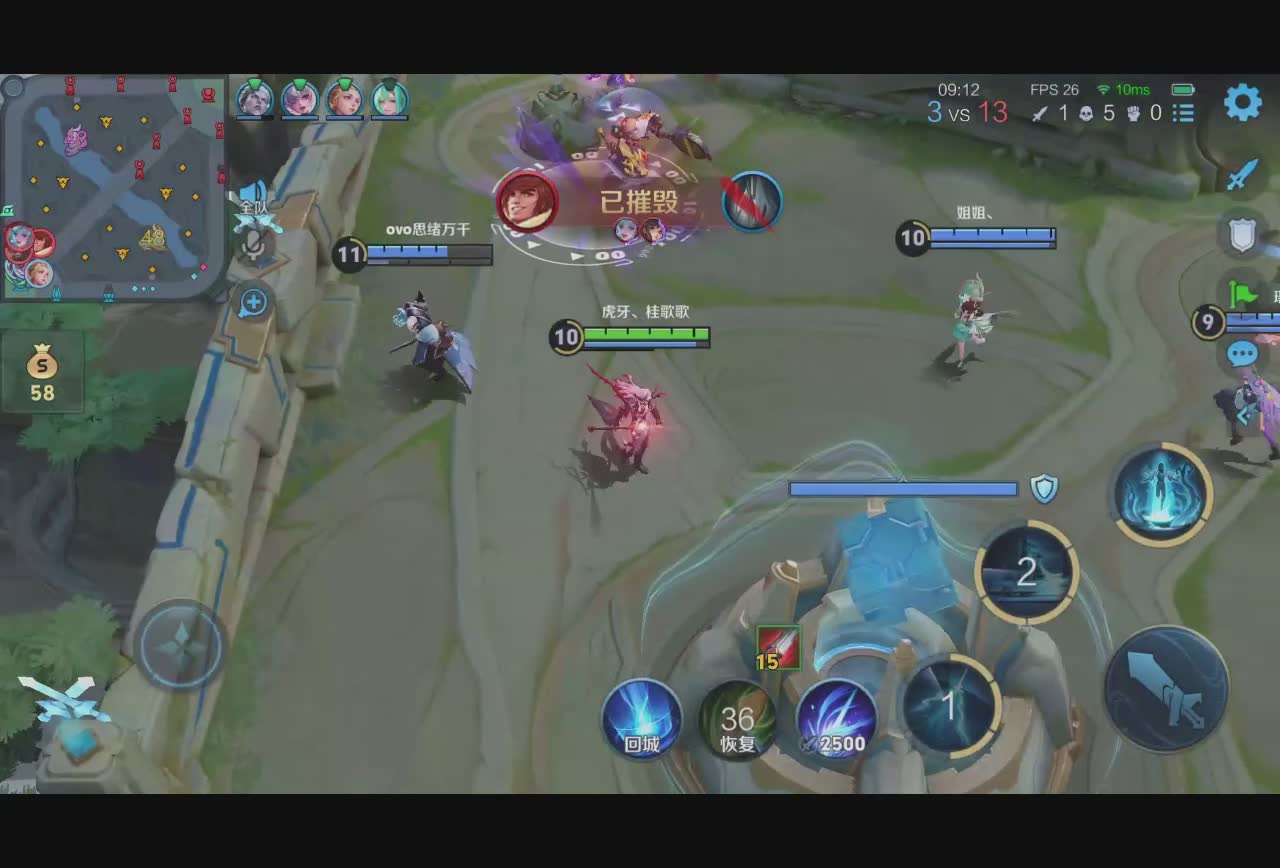Toggle the 全队 team speaker
1280x868 pixels.
point(253,196)
